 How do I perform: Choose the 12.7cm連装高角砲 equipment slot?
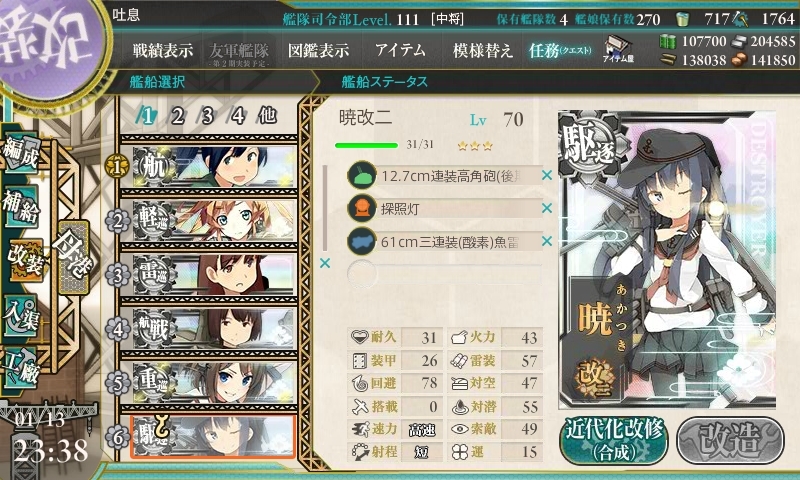click(444, 176)
